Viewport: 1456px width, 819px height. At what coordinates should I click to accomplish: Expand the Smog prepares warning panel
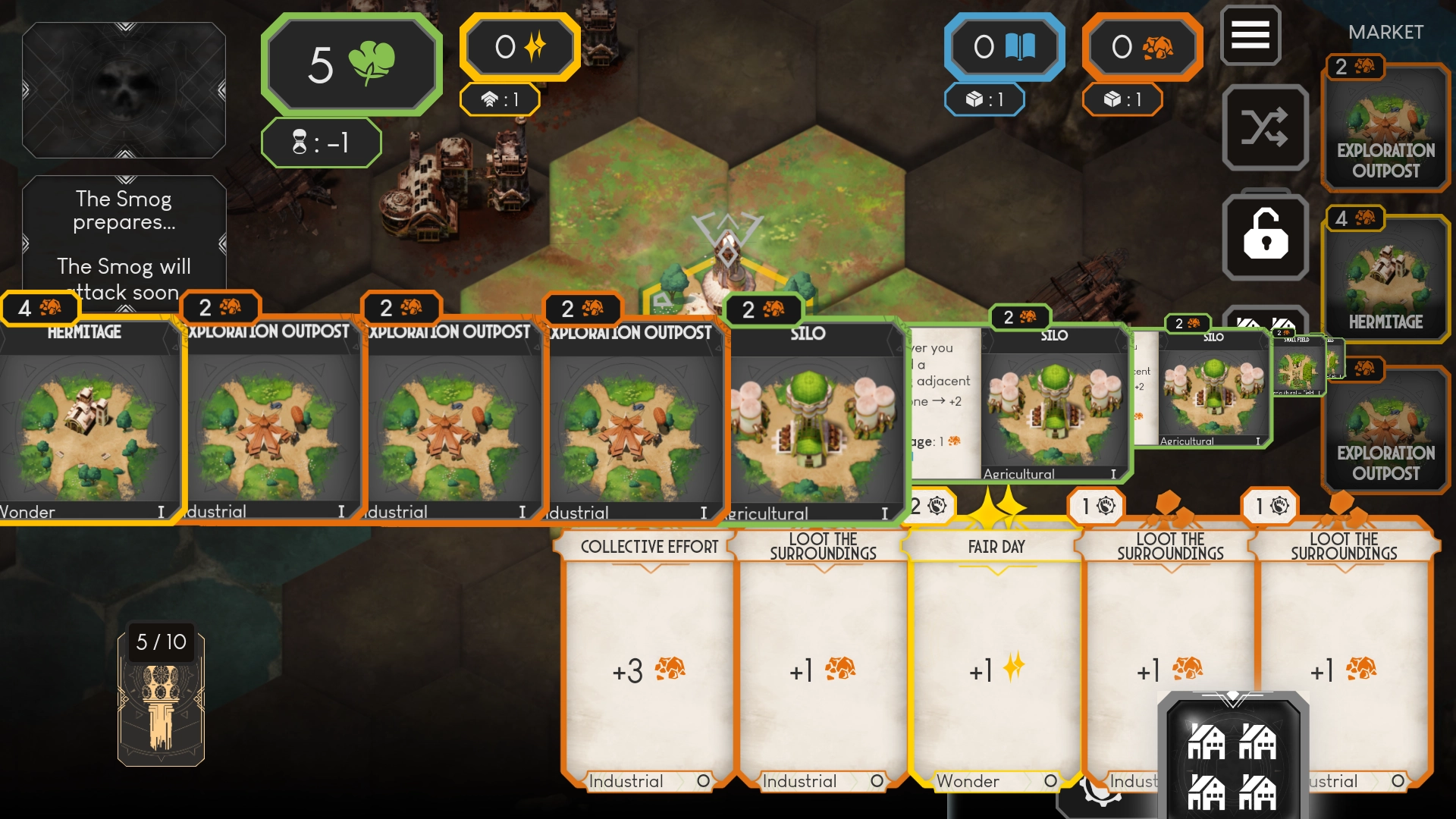[124, 243]
